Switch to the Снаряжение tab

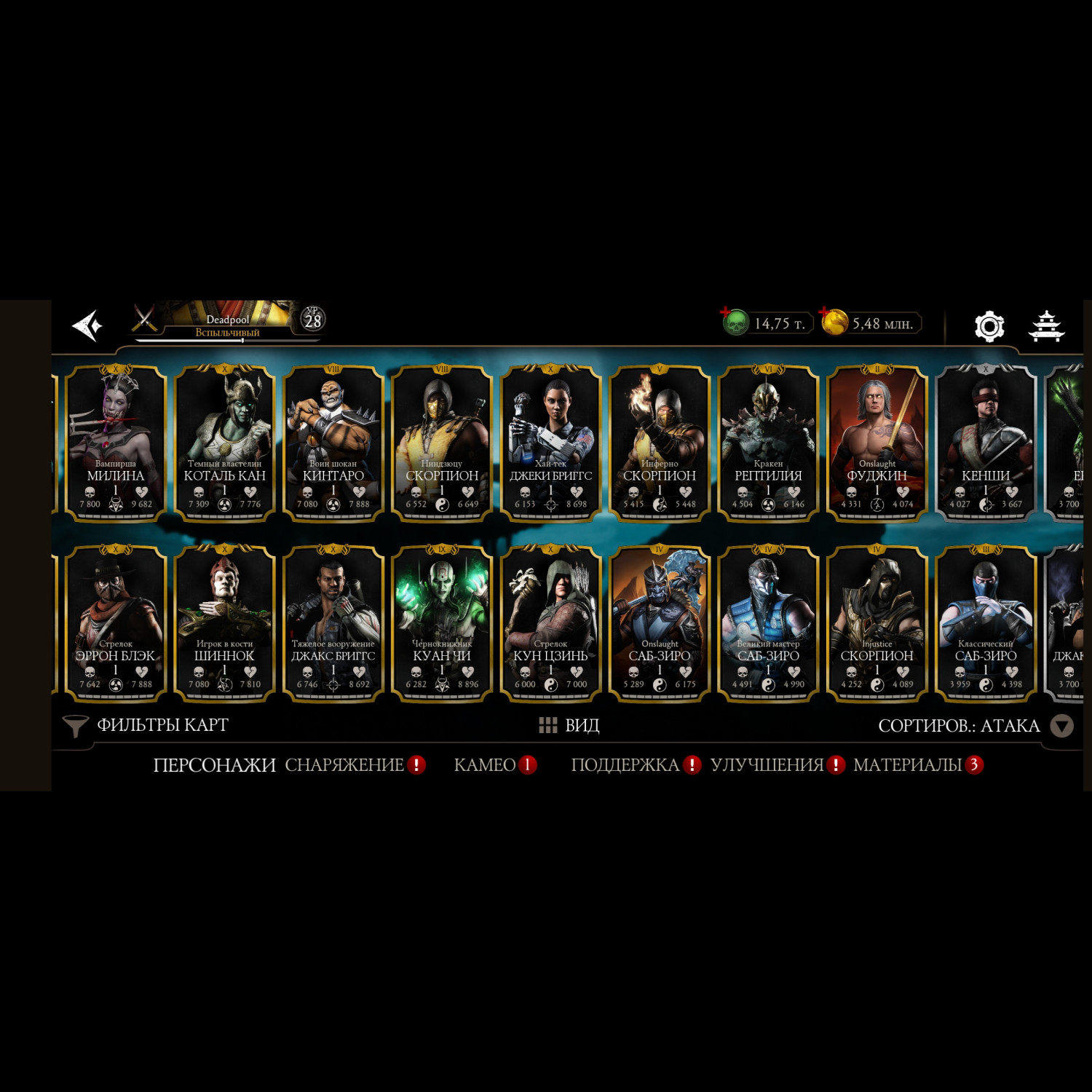(344, 765)
